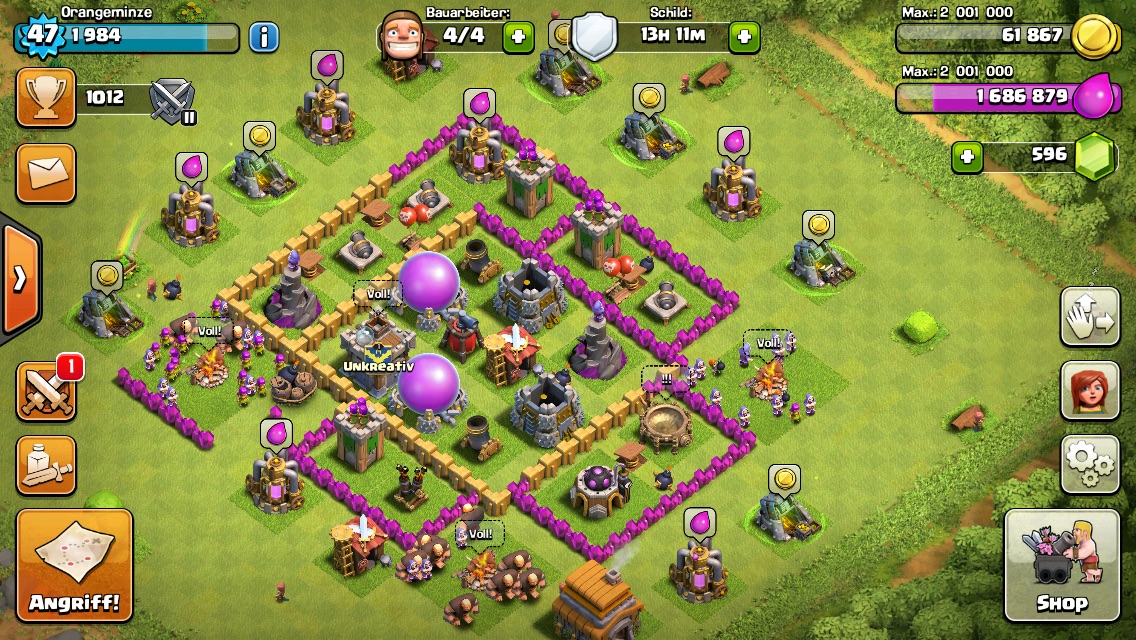
Task: Tap the level 47 experience star
Action: pyautogui.click(x=41, y=36)
